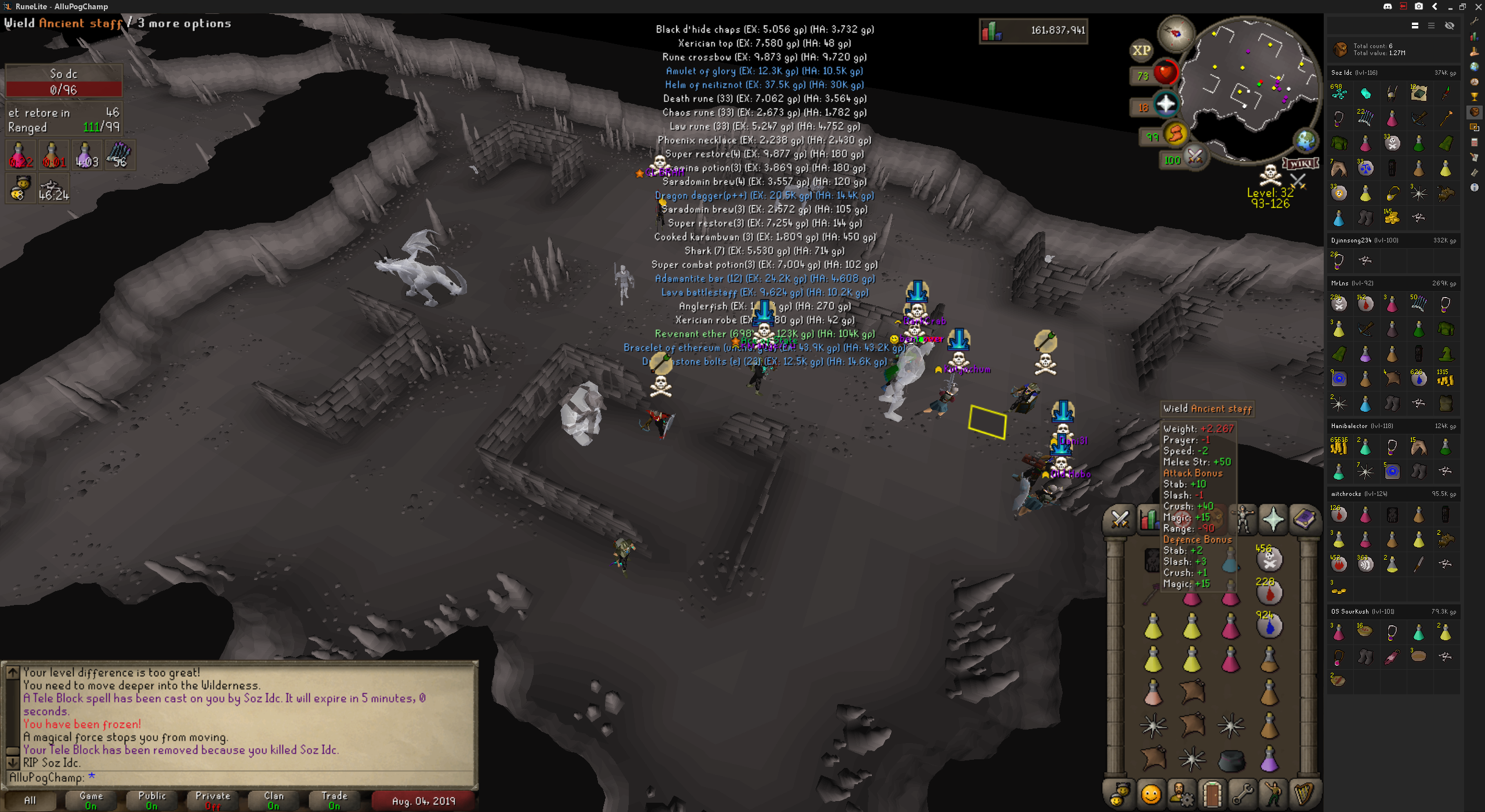Open the Logout door tab
1485x812 pixels.
(x=1212, y=794)
